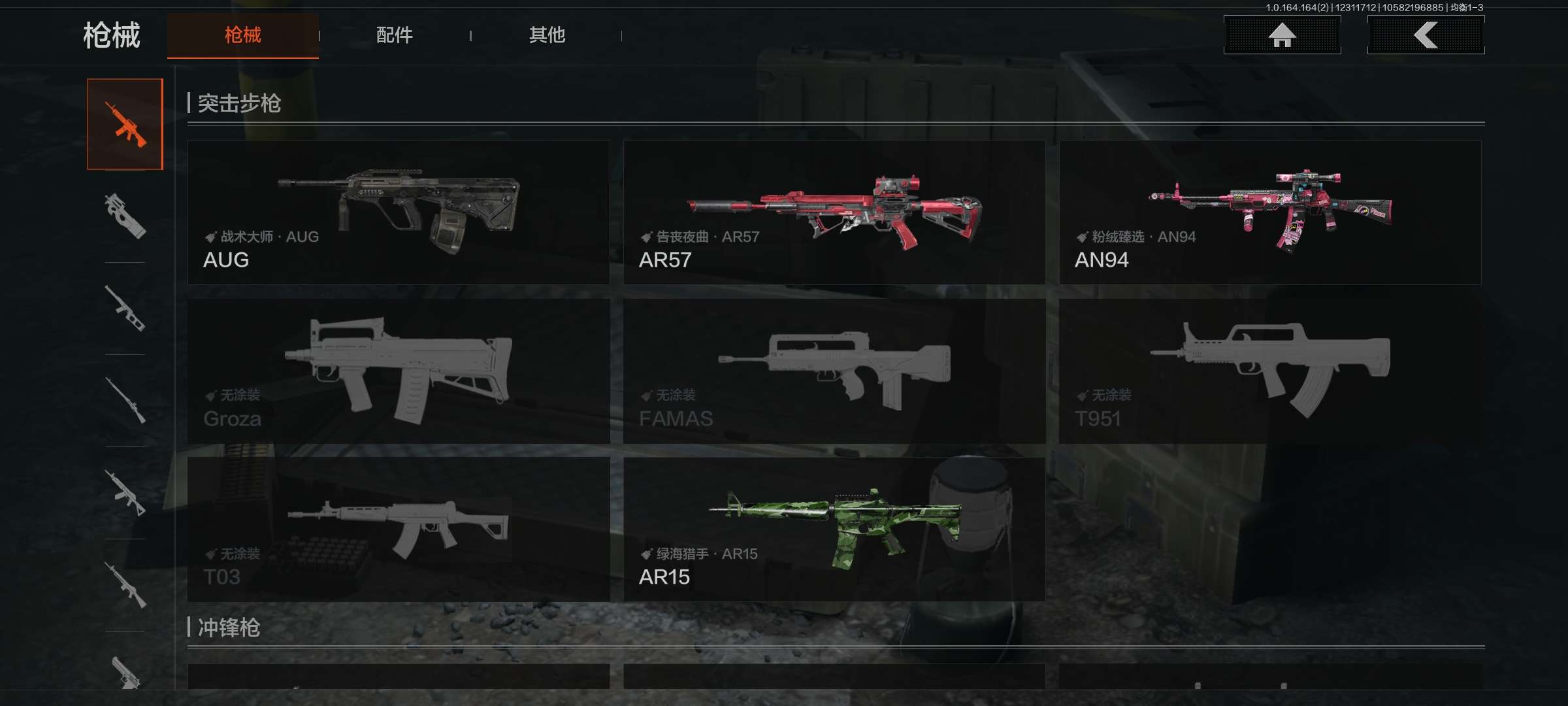Show the pistol category in sidebar
1568x706 pixels.
click(x=125, y=672)
